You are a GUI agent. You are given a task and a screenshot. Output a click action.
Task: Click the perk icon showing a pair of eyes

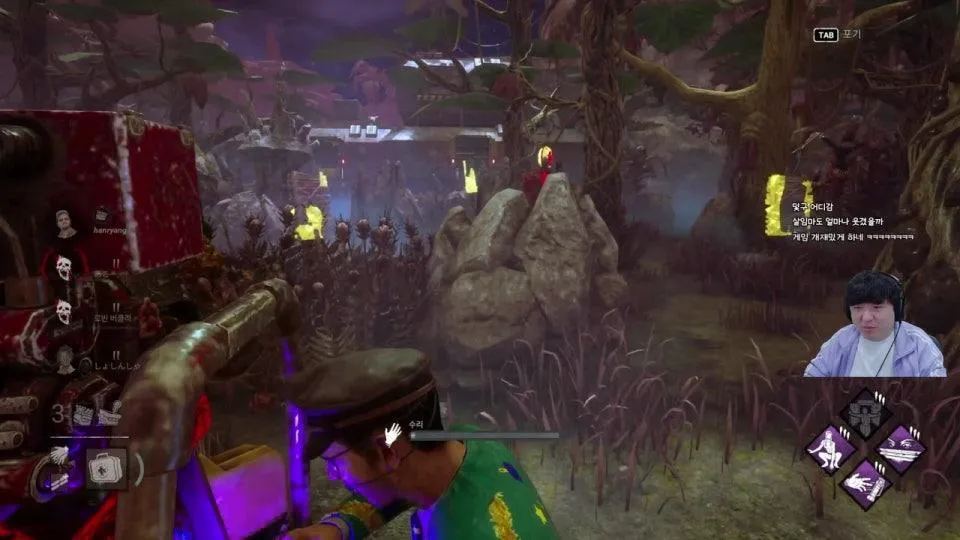[x=900, y=448]
